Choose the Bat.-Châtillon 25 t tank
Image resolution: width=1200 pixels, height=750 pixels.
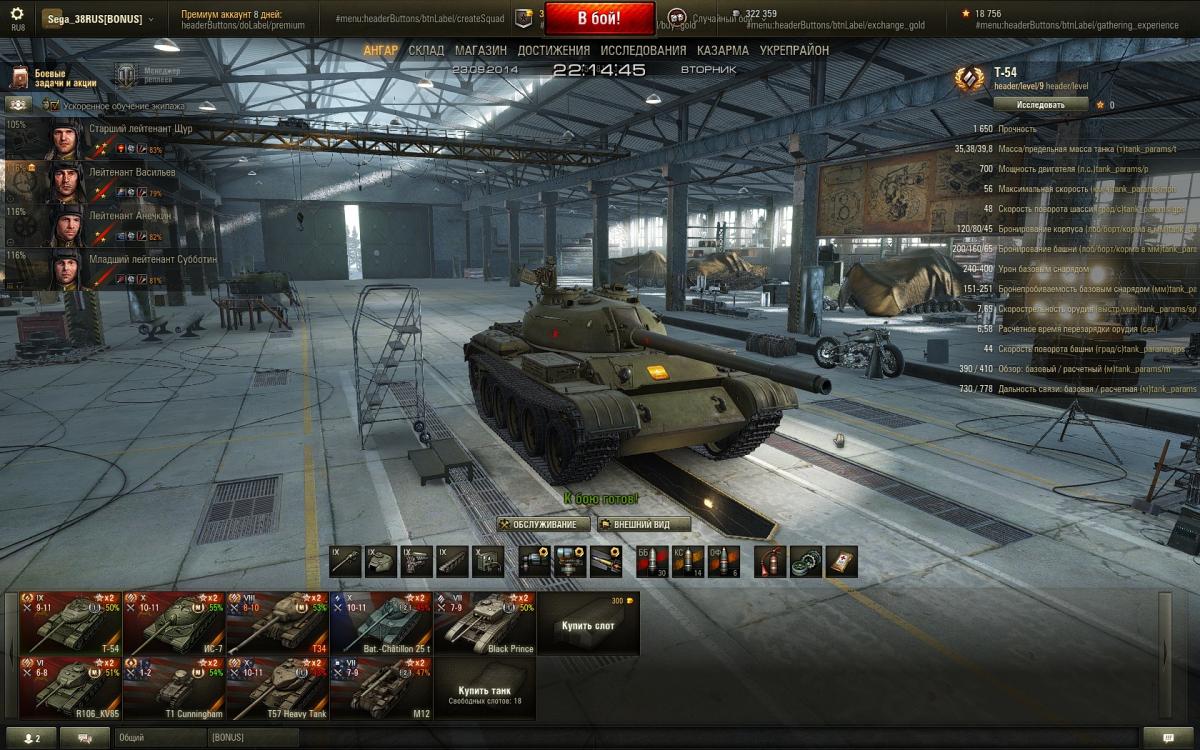pos(381,623)
